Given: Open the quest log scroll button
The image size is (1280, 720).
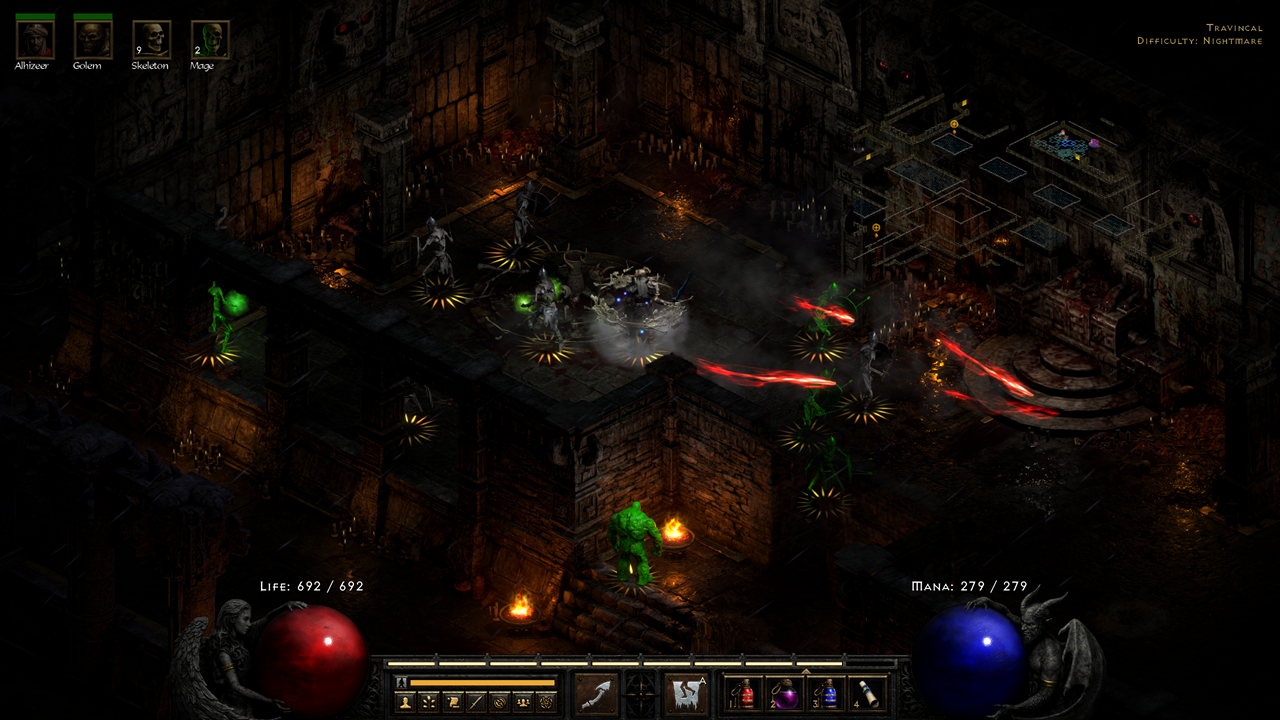Looking at the screenshot, I should [x=453, y=702].
